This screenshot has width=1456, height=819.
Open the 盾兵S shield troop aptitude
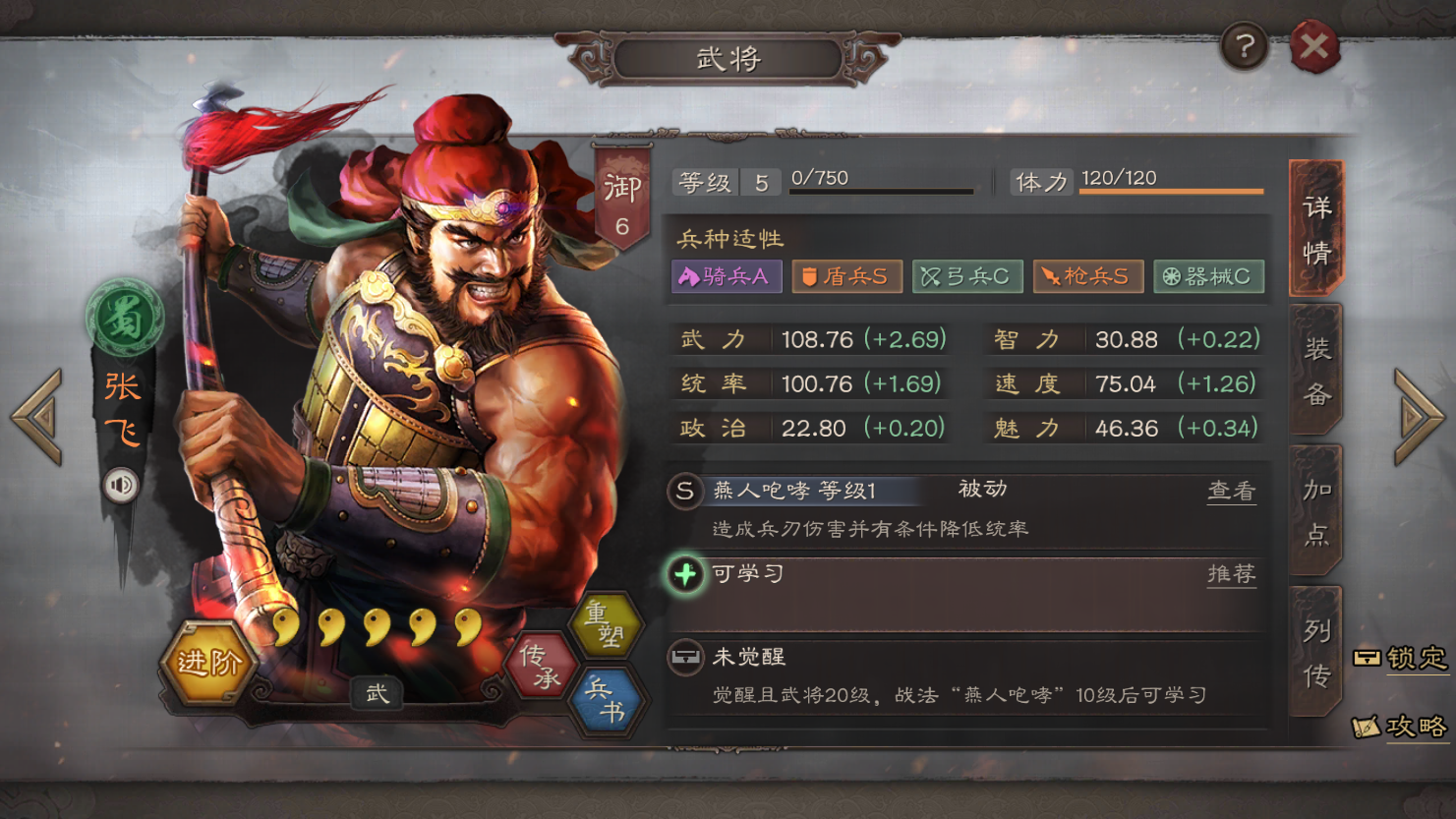(846, 276)
